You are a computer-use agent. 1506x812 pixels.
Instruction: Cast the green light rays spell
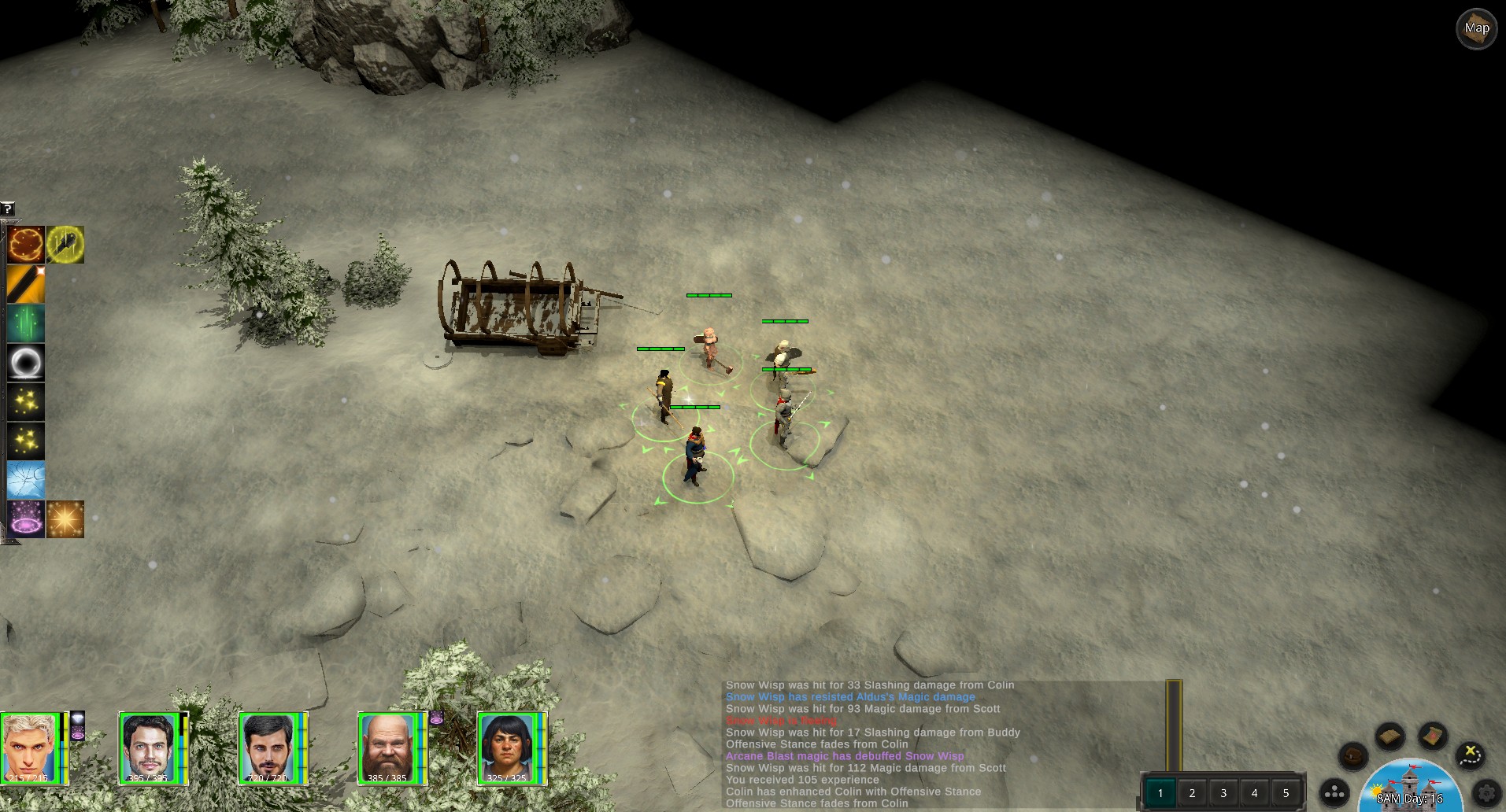click(x=26, y=323)
